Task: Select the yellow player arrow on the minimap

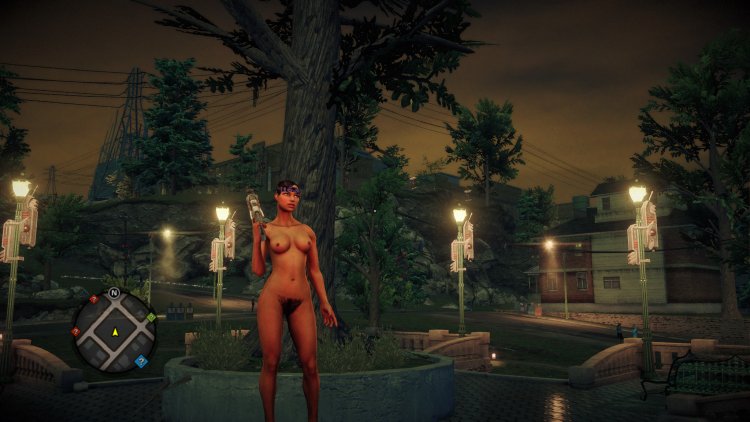Action: (x=114, y=331)
